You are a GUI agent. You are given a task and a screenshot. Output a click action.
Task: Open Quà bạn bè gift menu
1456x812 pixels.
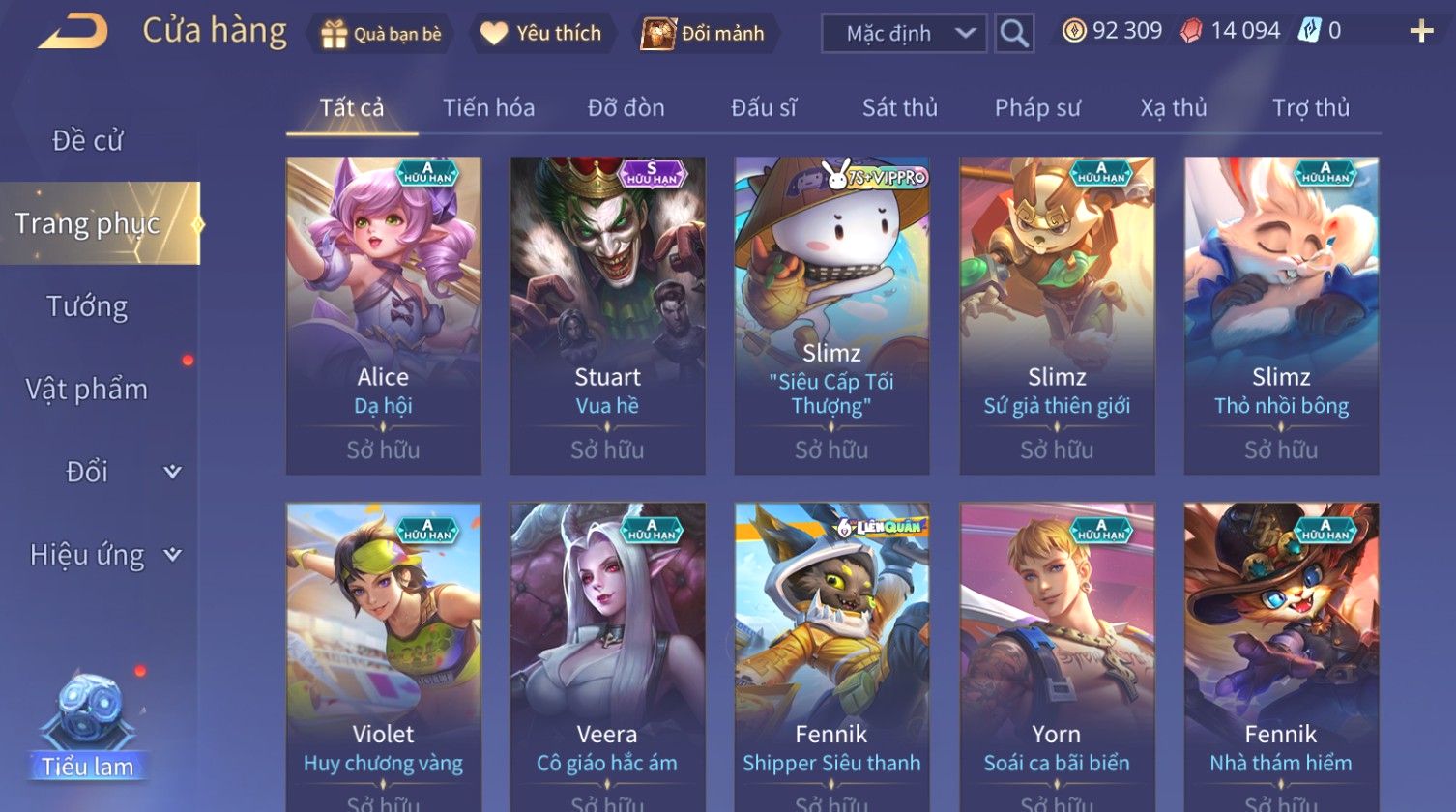(381, 34)
